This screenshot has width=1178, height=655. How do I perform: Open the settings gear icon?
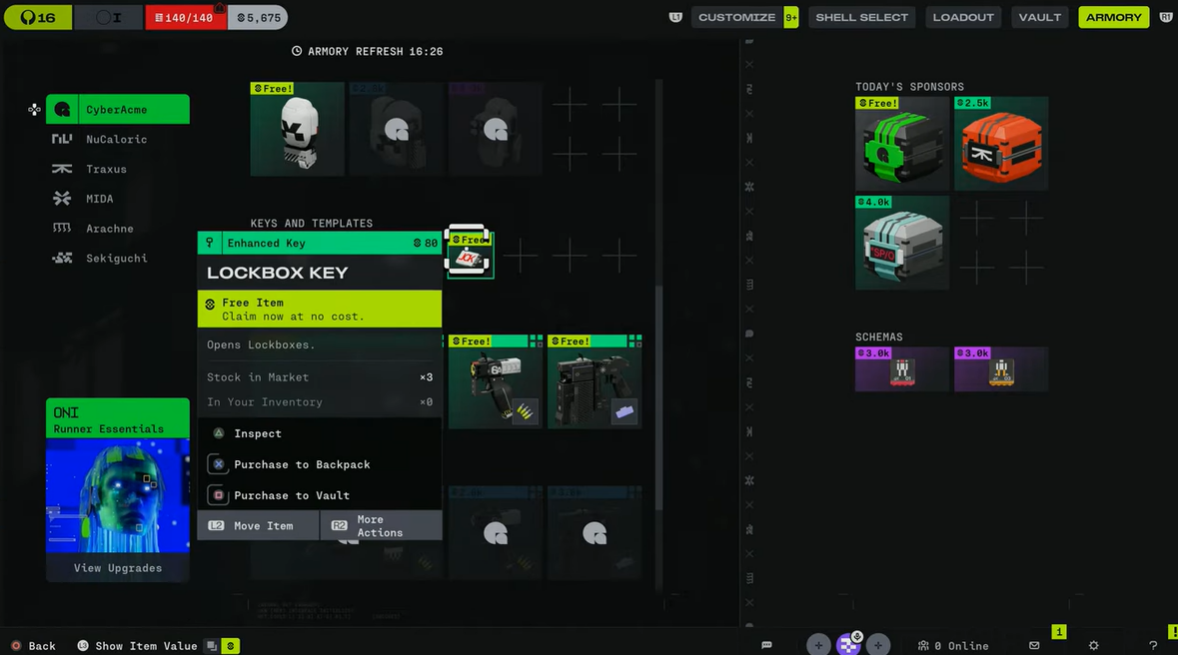pos(1093,646)
